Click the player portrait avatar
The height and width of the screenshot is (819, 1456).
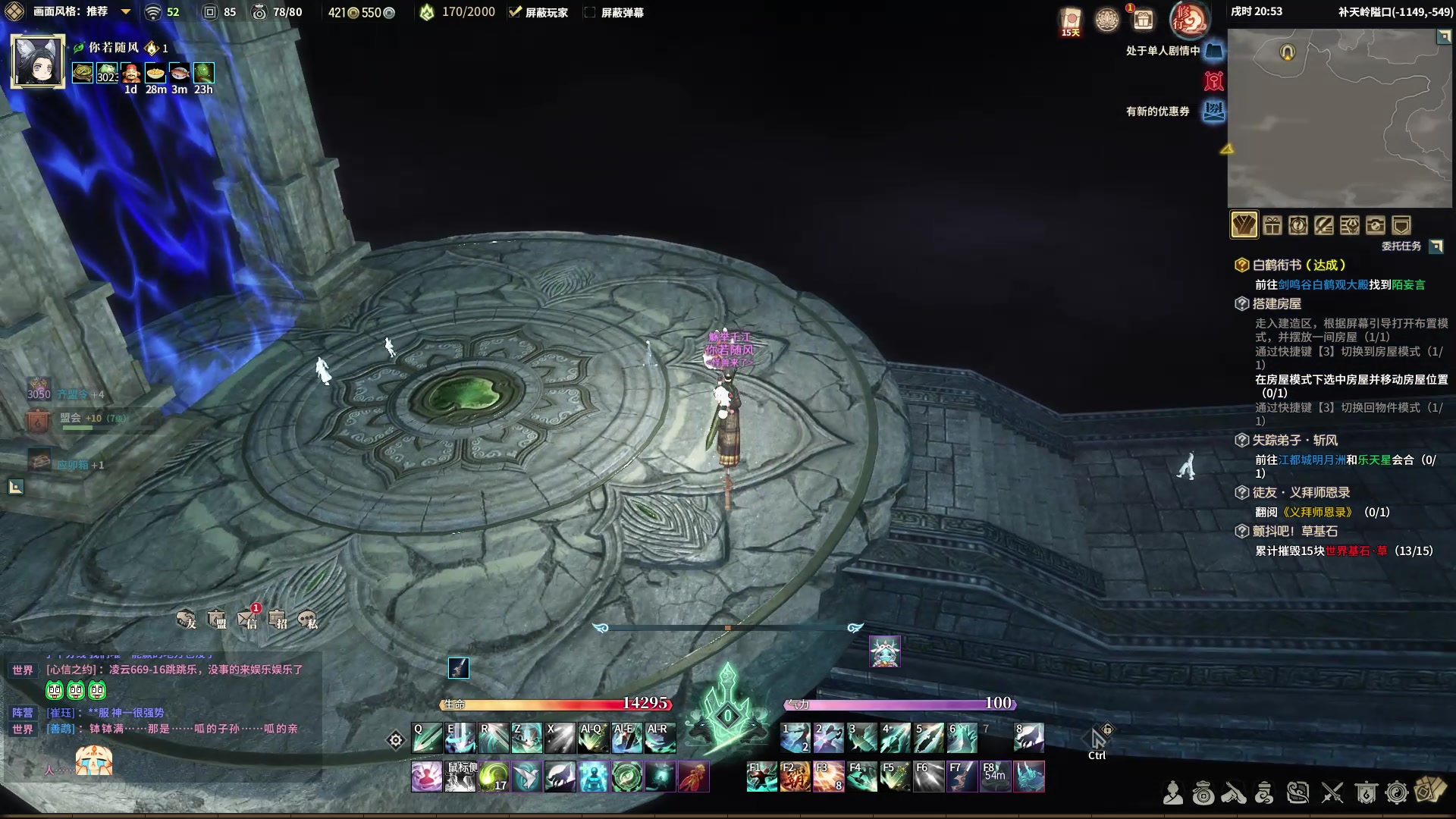click(x=37, y=61)
